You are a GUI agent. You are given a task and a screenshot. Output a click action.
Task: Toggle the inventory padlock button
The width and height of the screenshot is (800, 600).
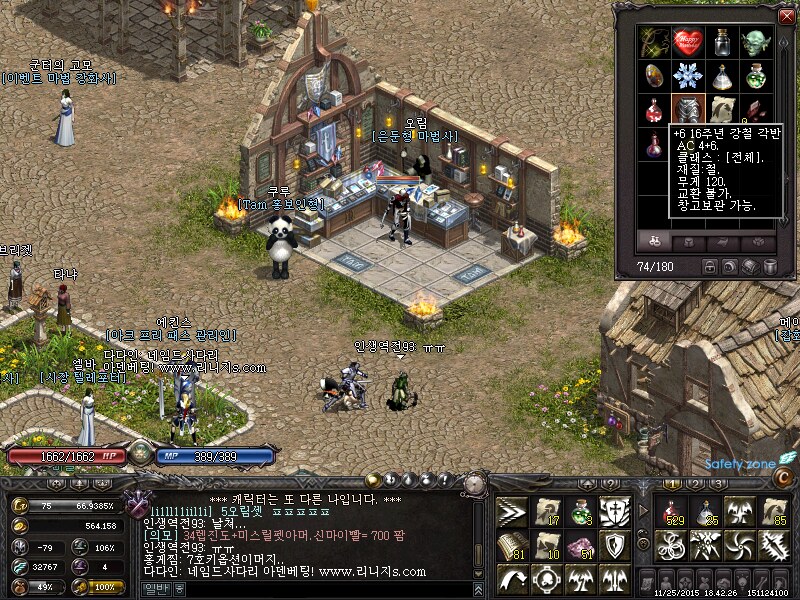710,267
